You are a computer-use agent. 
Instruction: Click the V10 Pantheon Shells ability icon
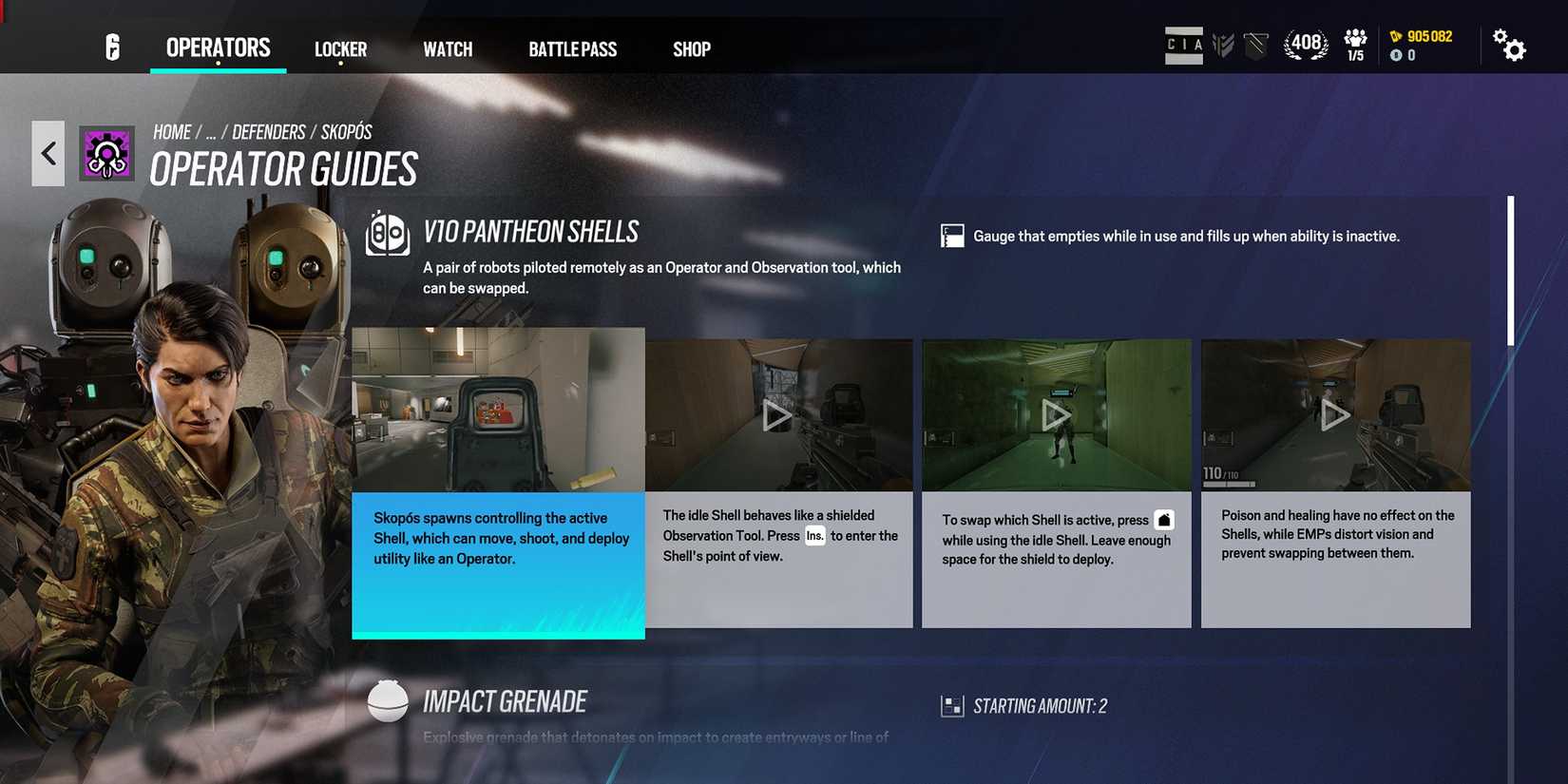(x=388, y=234)
